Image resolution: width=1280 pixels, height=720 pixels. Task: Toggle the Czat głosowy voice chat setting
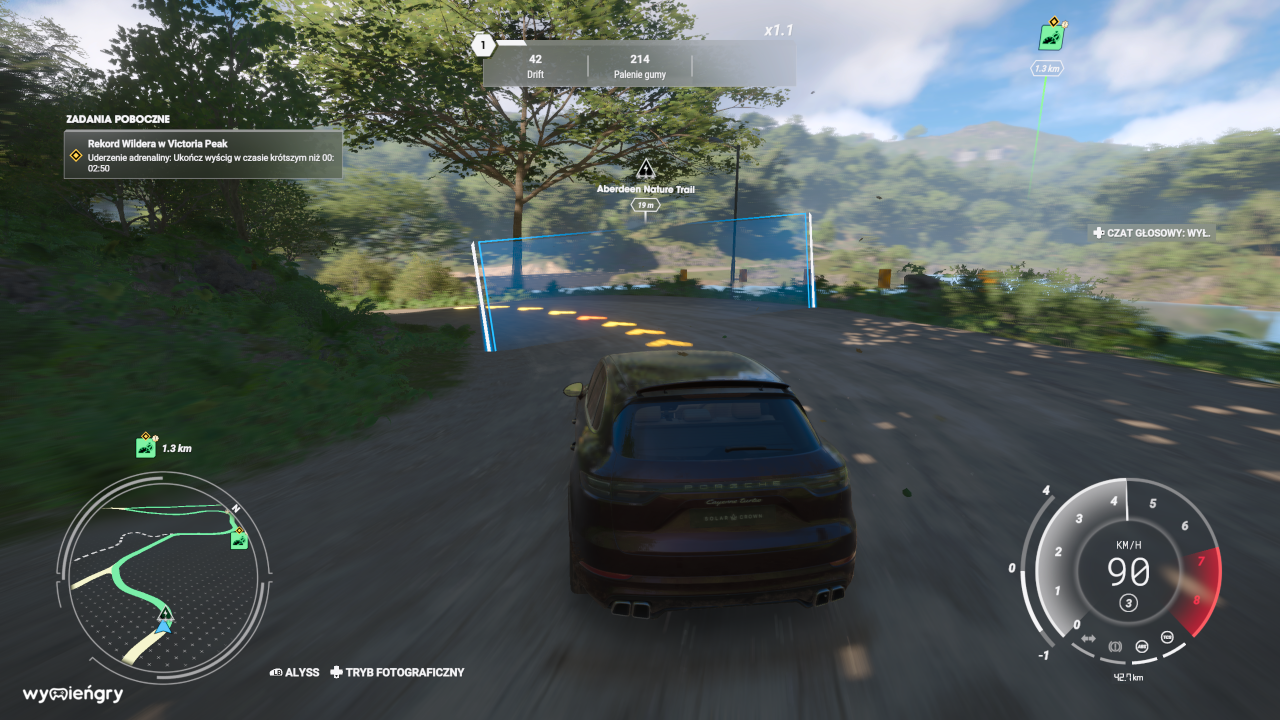(x=1152, y=233)
